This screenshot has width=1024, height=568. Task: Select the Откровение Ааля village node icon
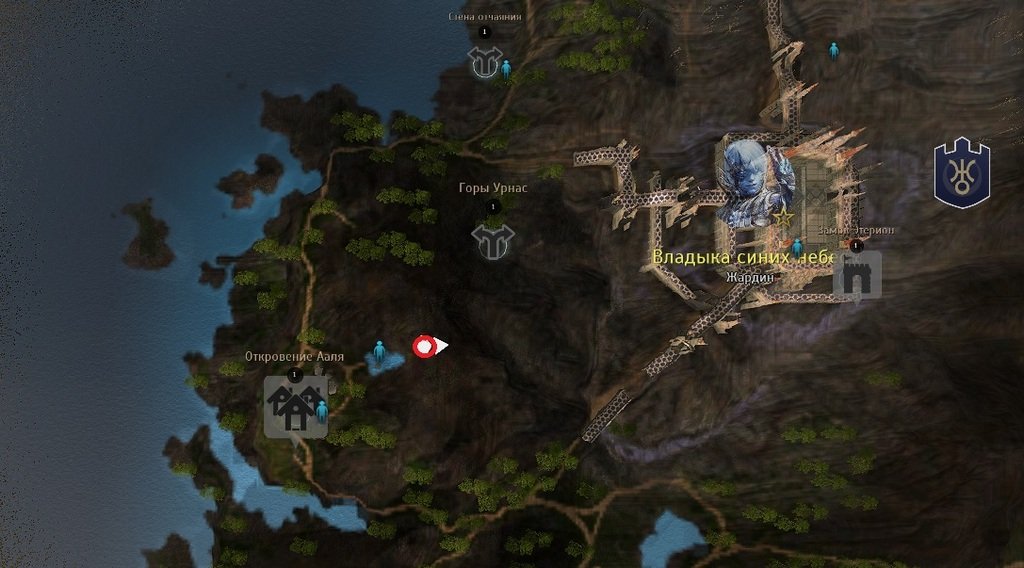point(293,407)
